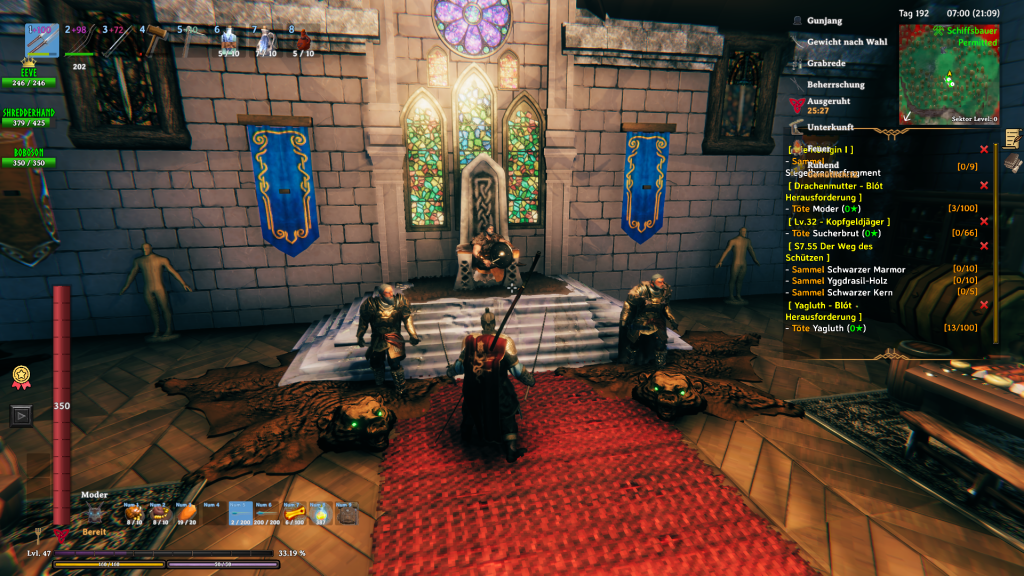Abandon the Yagluth – Blót Herausforderung quest
The width and height of the screenshot is (1024, 576).
984,305
